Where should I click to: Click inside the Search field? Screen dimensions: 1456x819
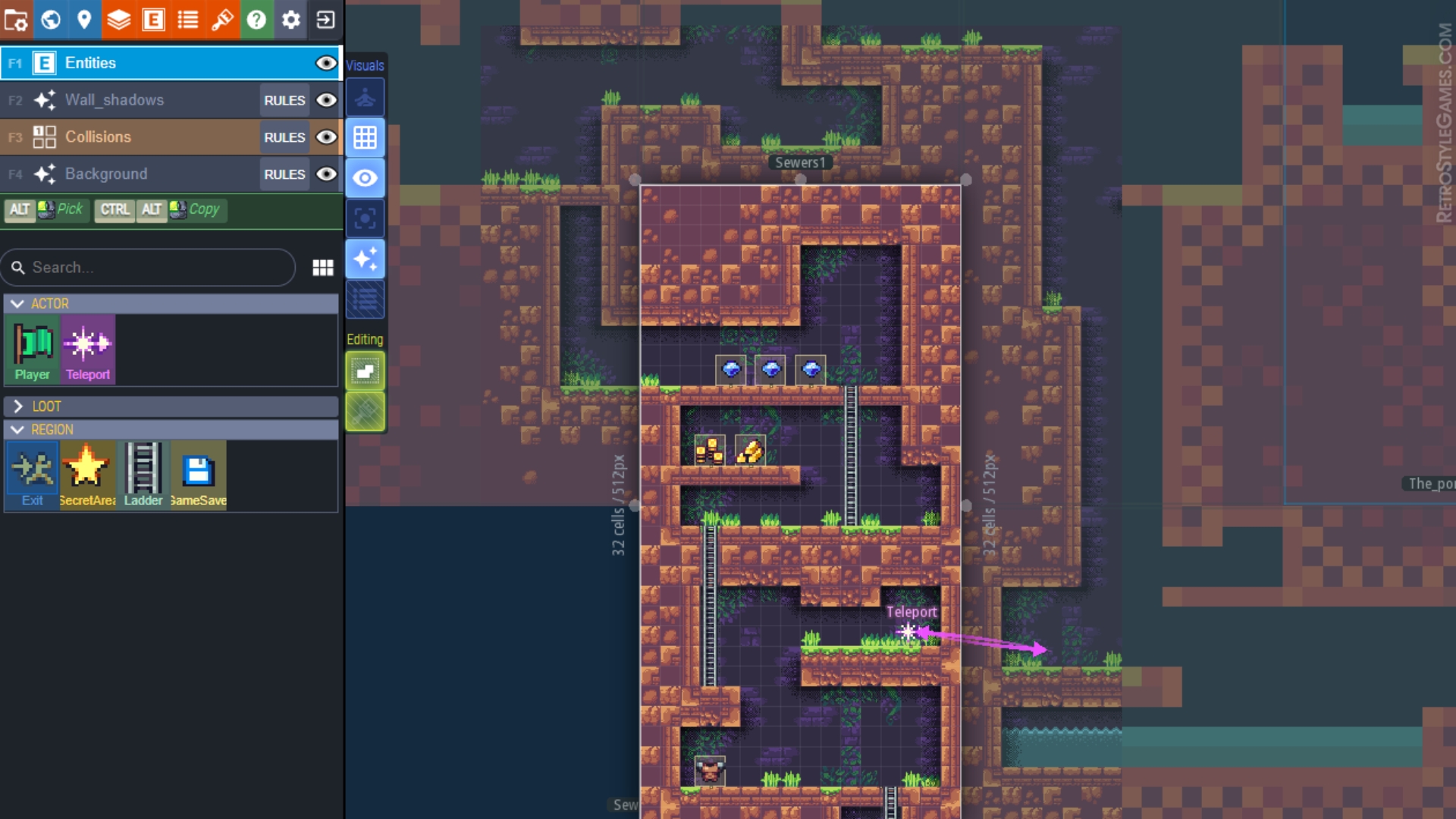coord(148,267)
